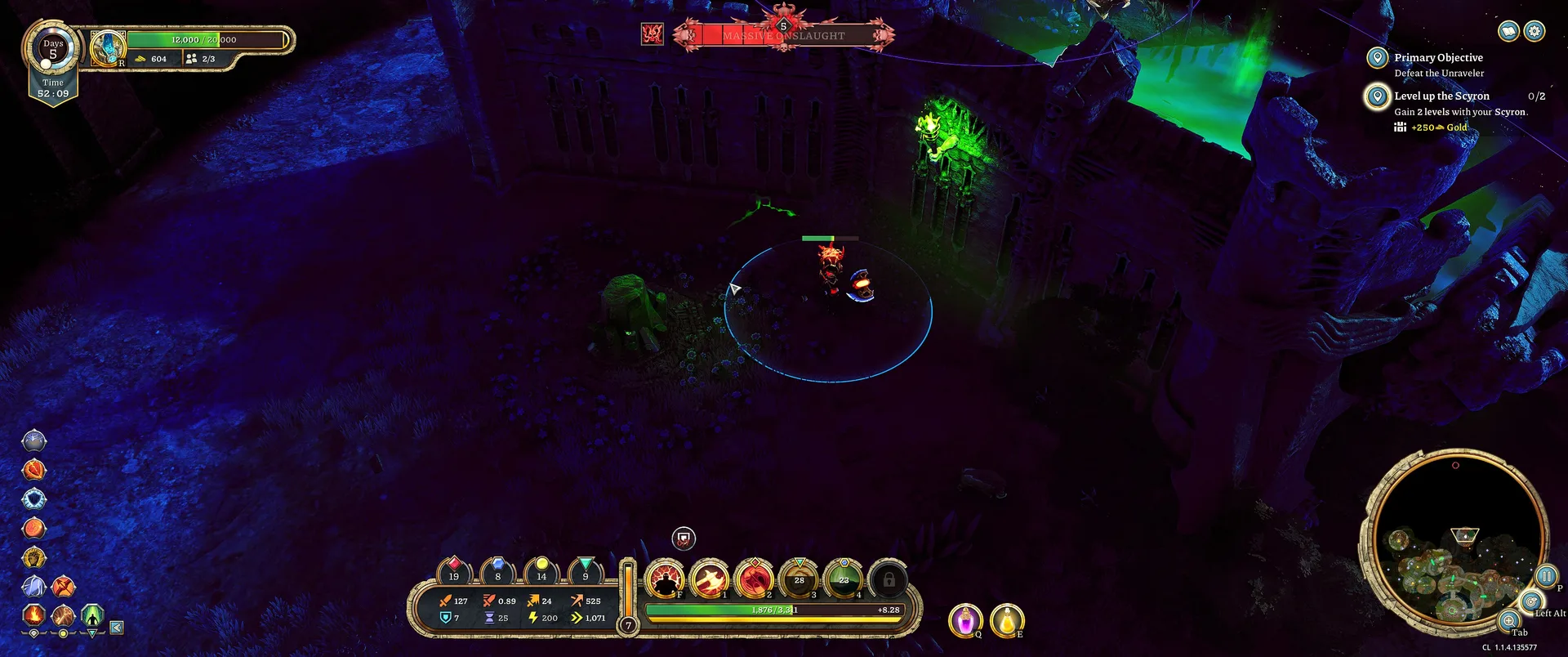Viewport: 1568px width, 657px height.
Task: Collapse the upgrades panel with arrow button
Action: (x=117, y=628)
